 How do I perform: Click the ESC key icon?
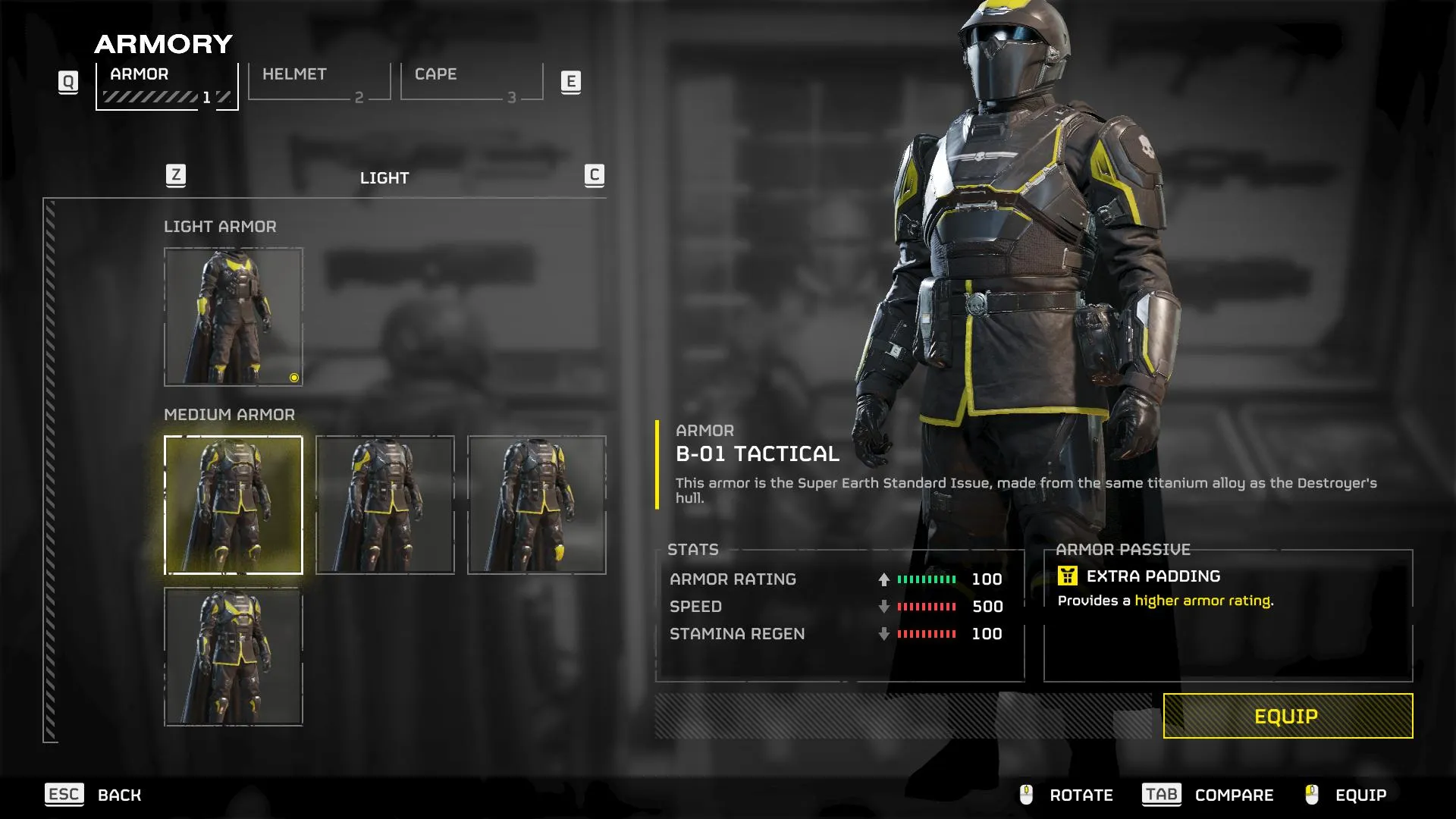pos(64,795)
